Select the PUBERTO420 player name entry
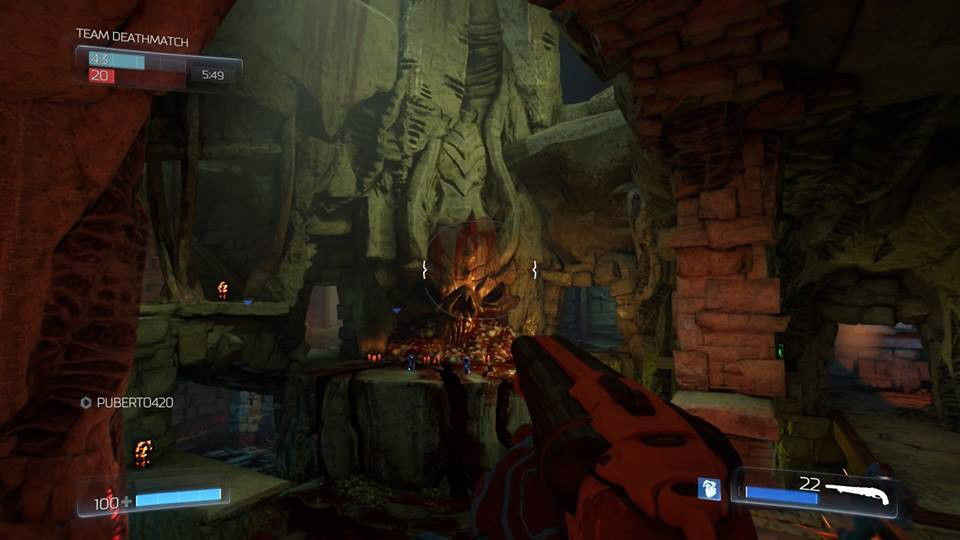The width and height of the screenshot is (960, 540). pyautogui.click(x=127, y=402)
